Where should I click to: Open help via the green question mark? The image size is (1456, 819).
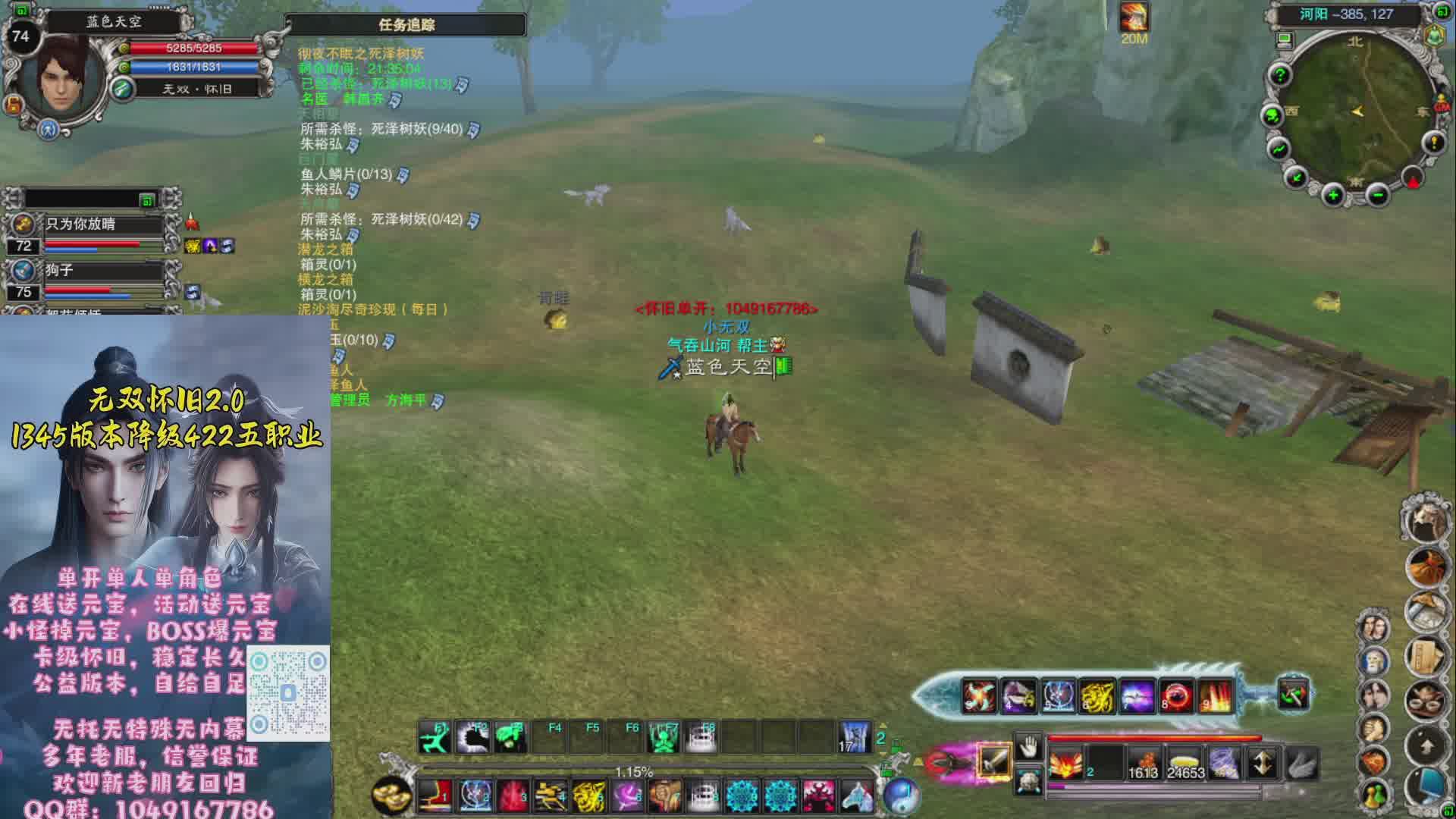click(1280, 75)
